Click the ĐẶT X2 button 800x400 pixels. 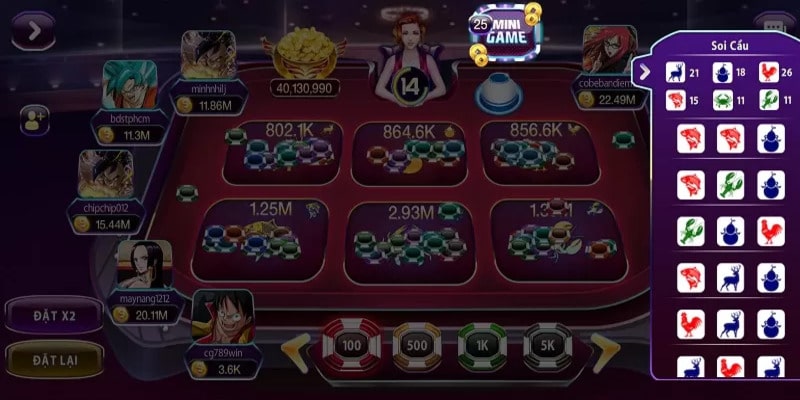coord(54,316)
